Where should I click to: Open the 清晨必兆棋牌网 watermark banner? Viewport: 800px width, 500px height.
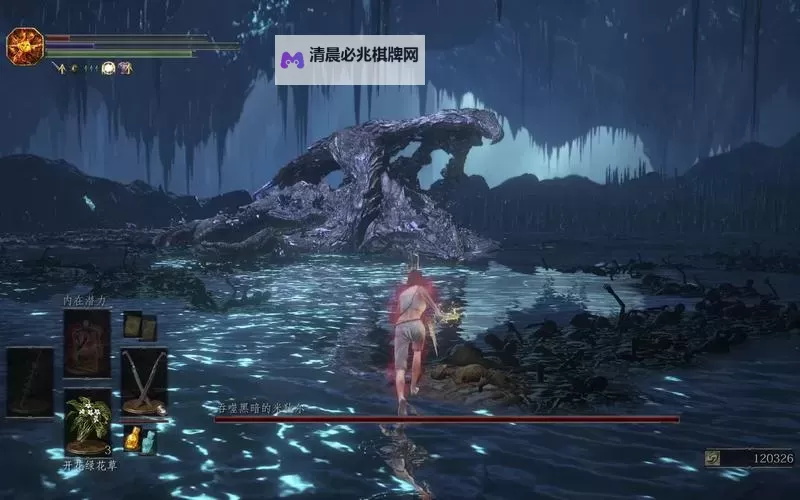coord(349,60)
